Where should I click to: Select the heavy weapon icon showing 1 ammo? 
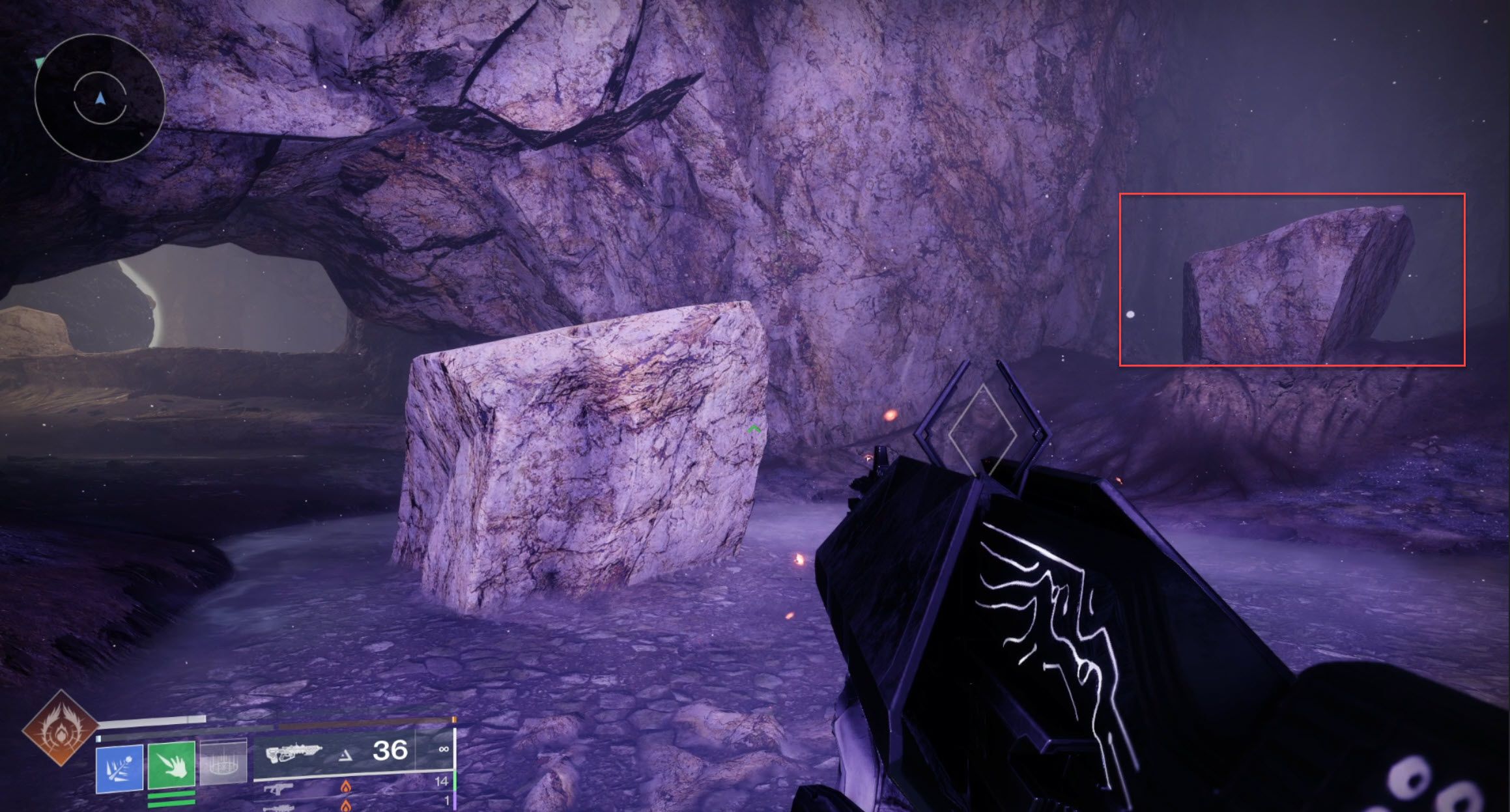tap(279, 809)
